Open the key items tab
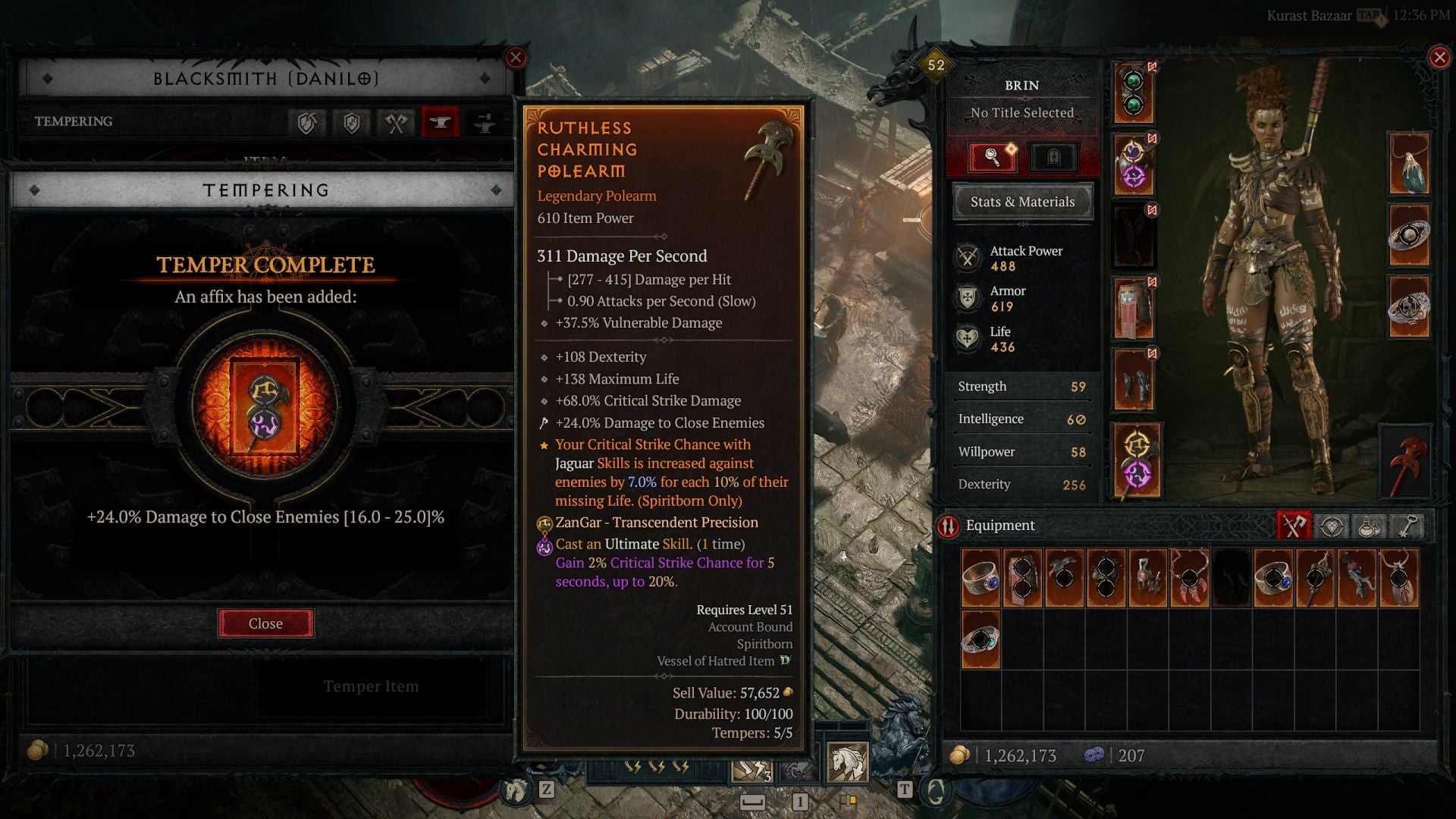The image size is (1456, 819). pyautogui.click(x=1407, y=526)
